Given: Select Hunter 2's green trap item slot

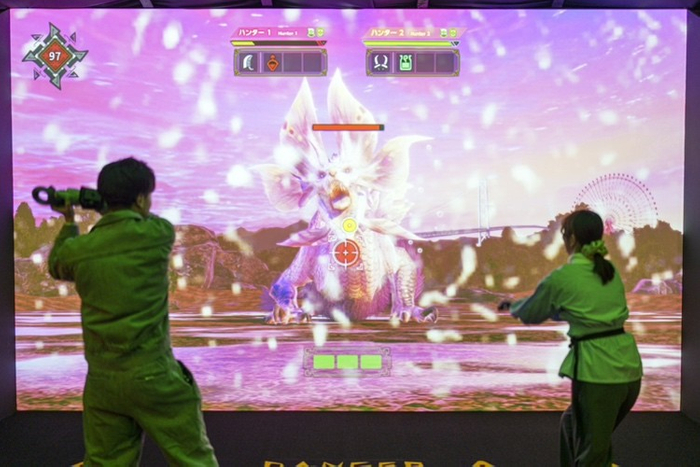Looking at the screenshot, I should tap(405, 62).
